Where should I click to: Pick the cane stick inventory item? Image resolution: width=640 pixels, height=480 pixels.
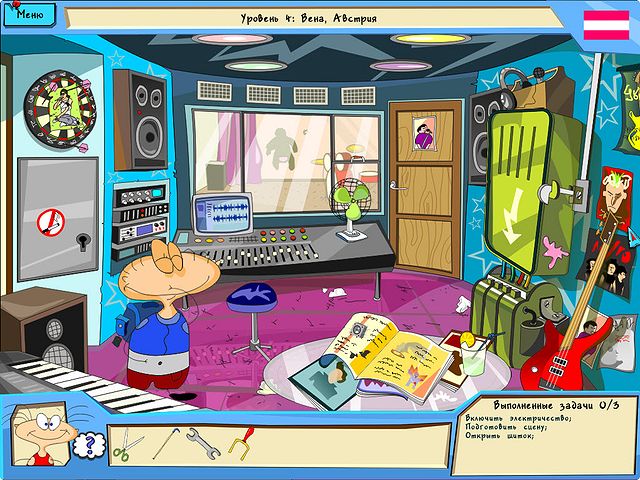pos(166,441)
